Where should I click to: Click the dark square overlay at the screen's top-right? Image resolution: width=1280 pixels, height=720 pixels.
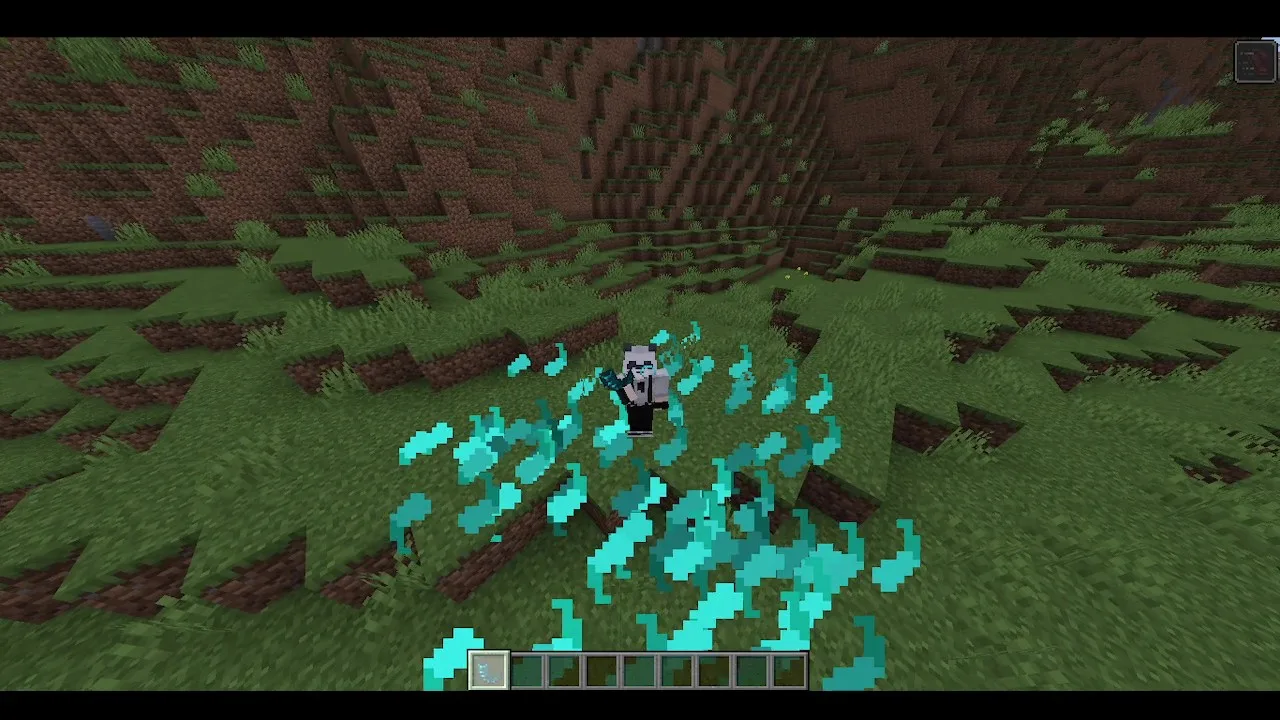1255,60
